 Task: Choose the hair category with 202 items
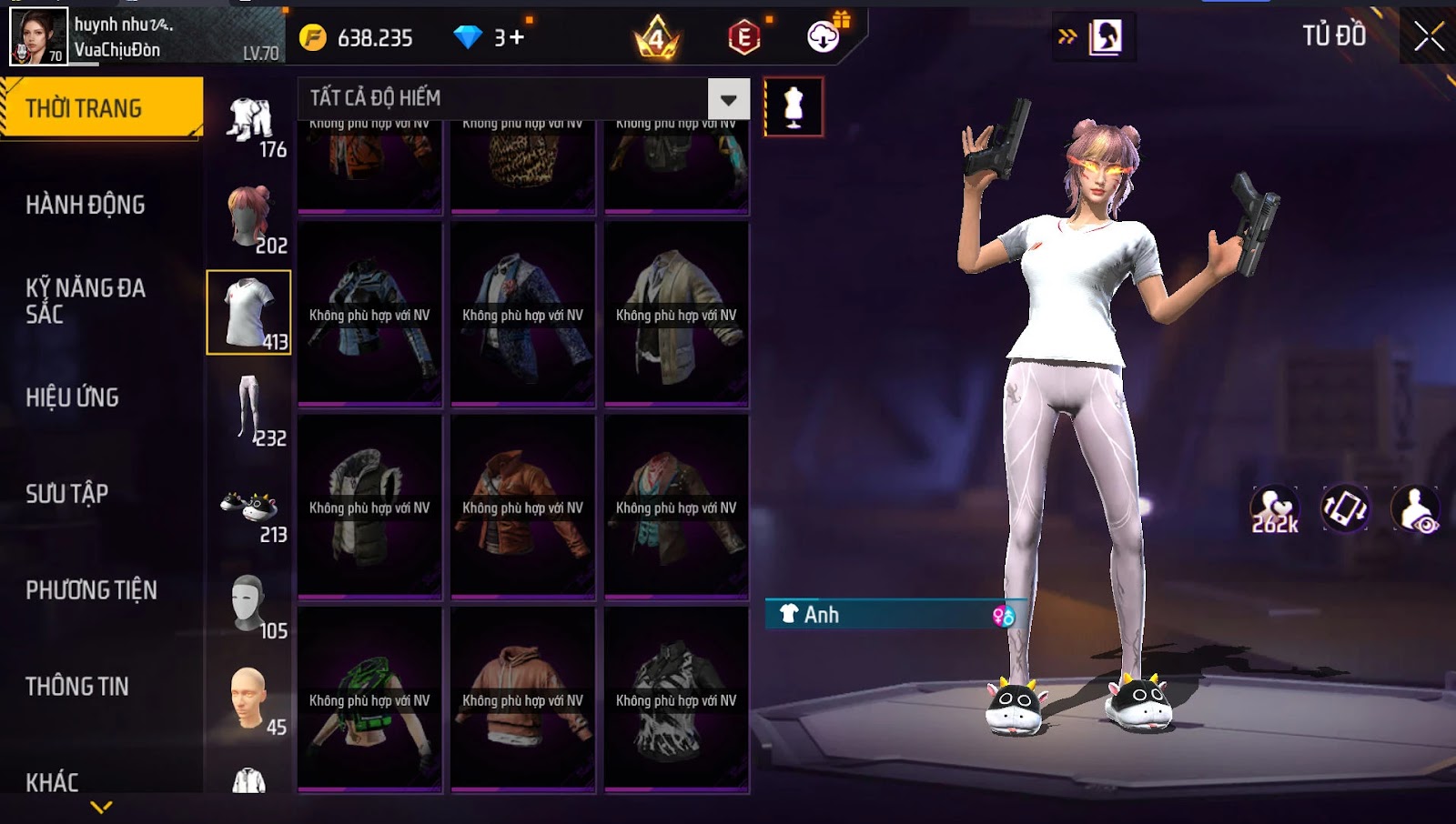[250, 217]
